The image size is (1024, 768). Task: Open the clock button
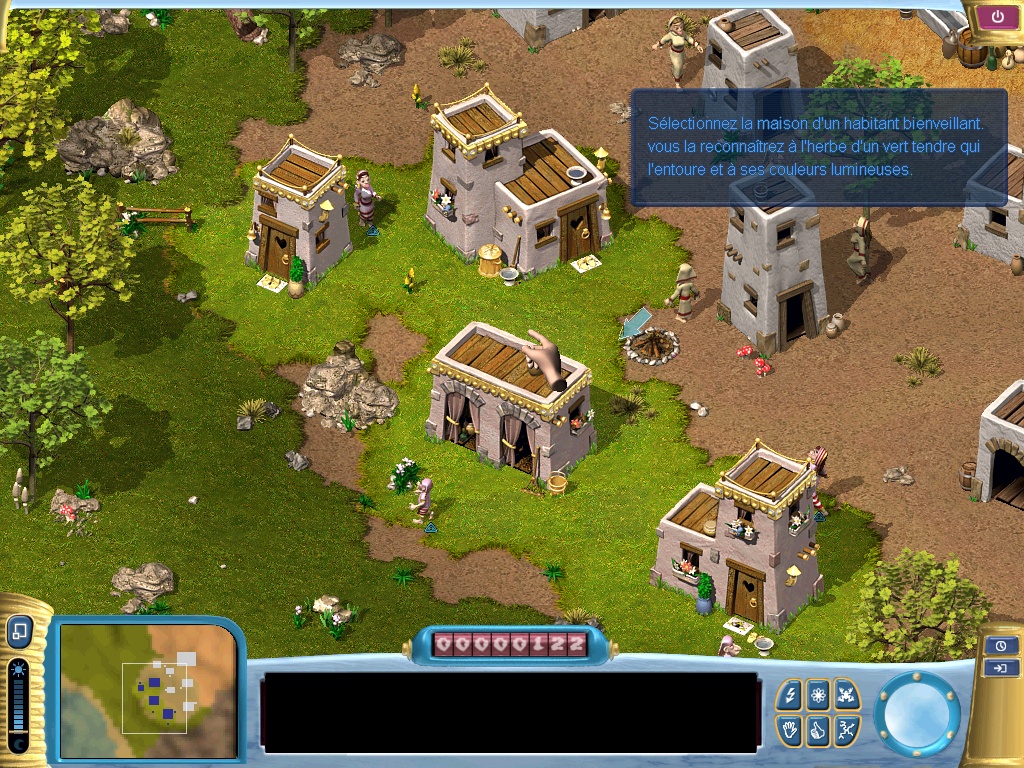[1001, 646]
